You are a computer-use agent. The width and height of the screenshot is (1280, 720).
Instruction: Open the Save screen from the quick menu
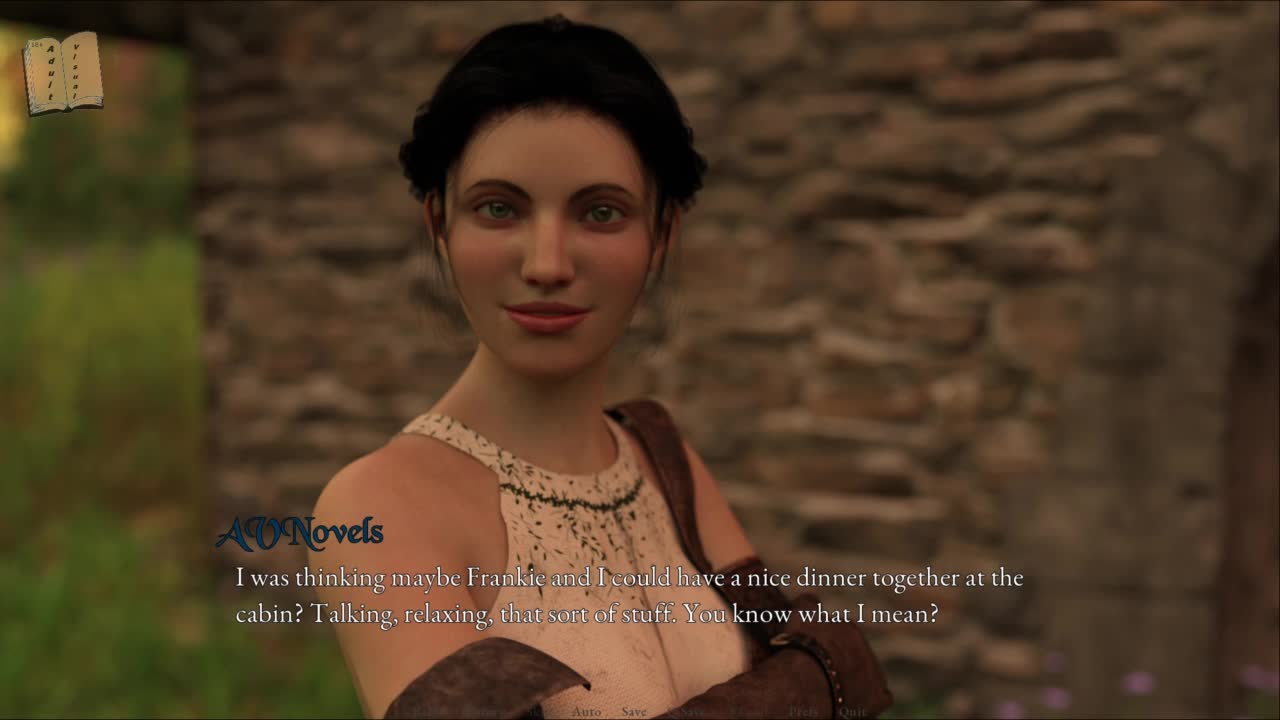click(x=634, y=712)
